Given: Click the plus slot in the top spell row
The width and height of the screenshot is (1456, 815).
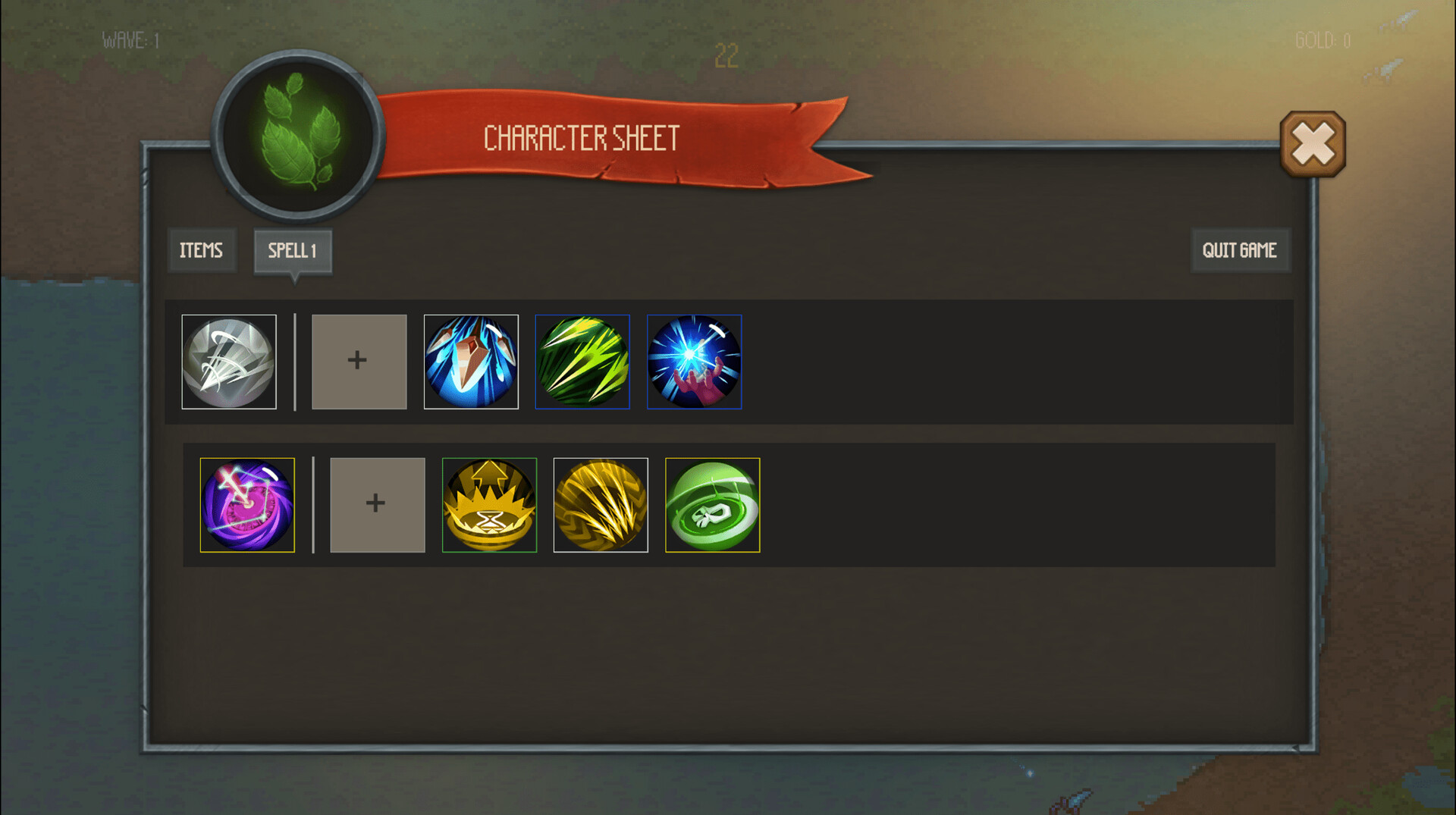Looking at the screenshot, I should coord(359,362).
